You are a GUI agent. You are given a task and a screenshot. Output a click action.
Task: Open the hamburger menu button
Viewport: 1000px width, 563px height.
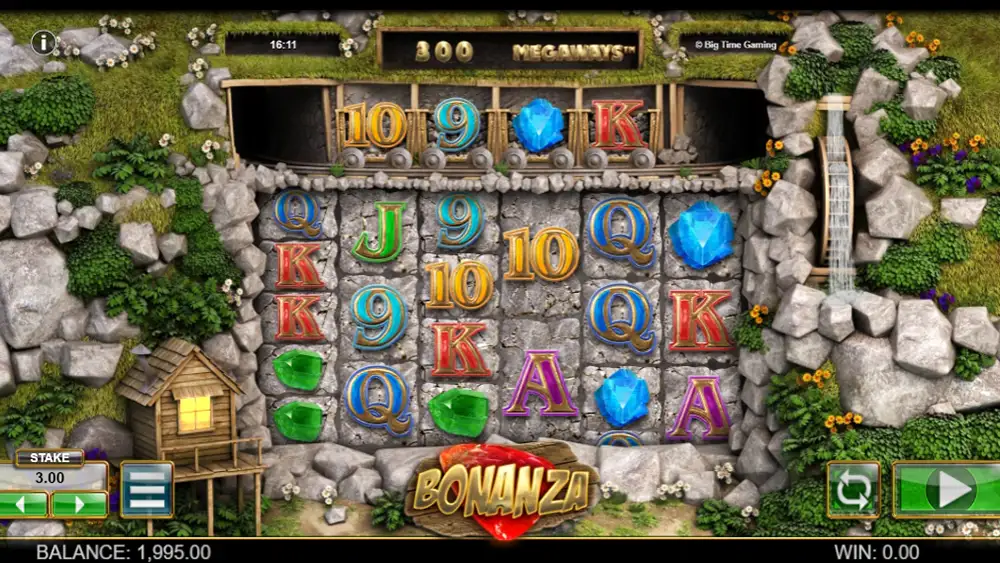pos(146,489)
